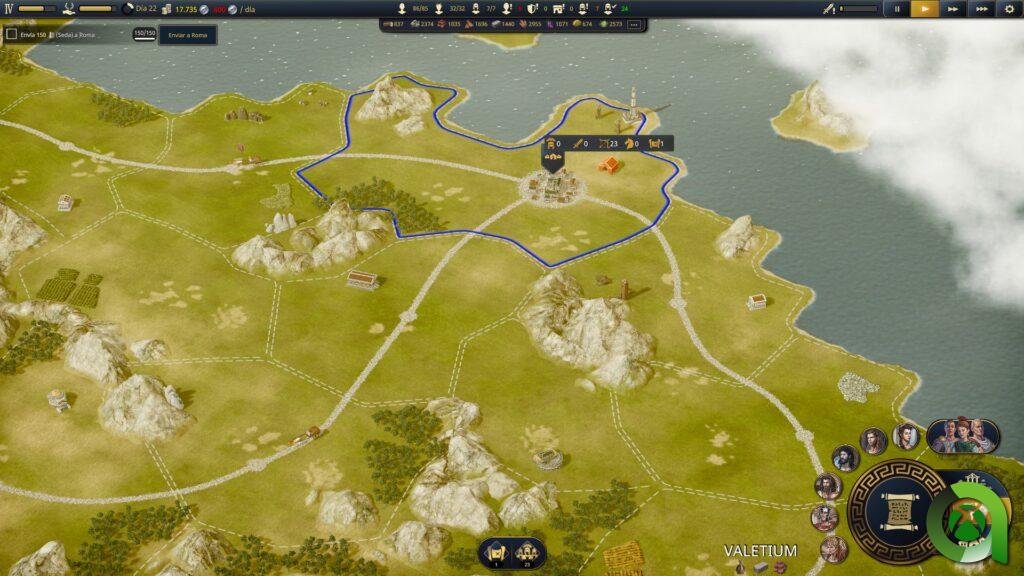The image size is (1024, 576).
Task: Click the sword icon next to the progress bar
Action: [828, 9]
